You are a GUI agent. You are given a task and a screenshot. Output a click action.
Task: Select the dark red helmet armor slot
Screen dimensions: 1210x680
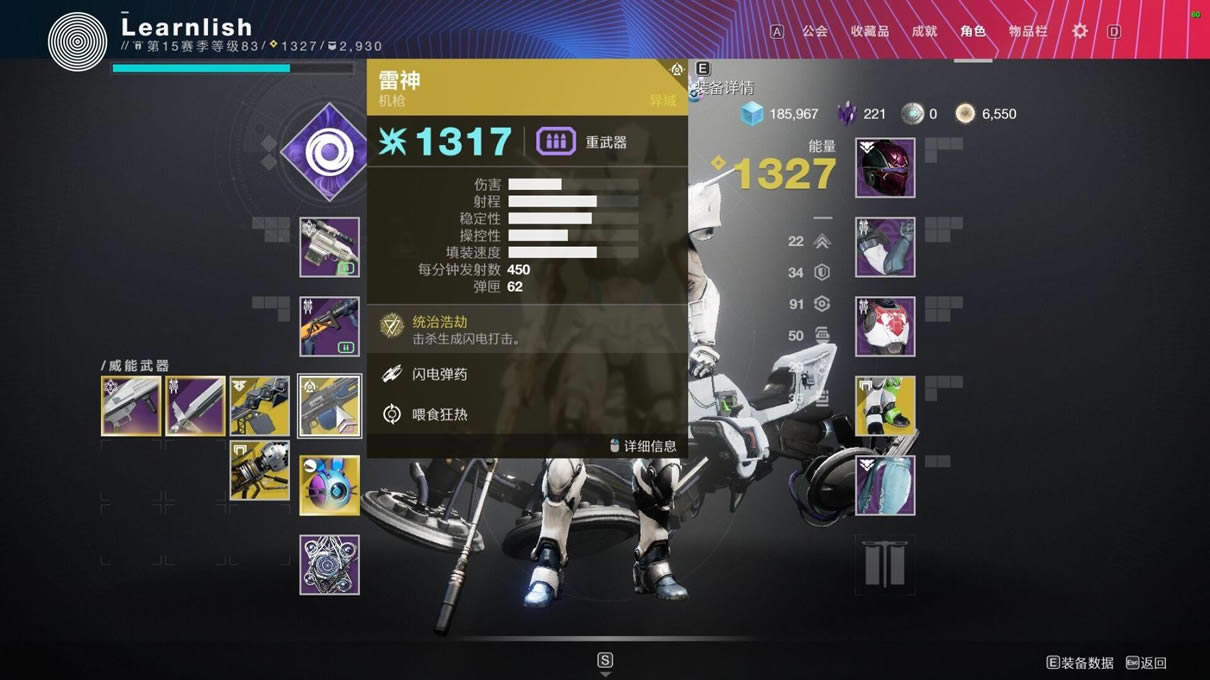885,168
